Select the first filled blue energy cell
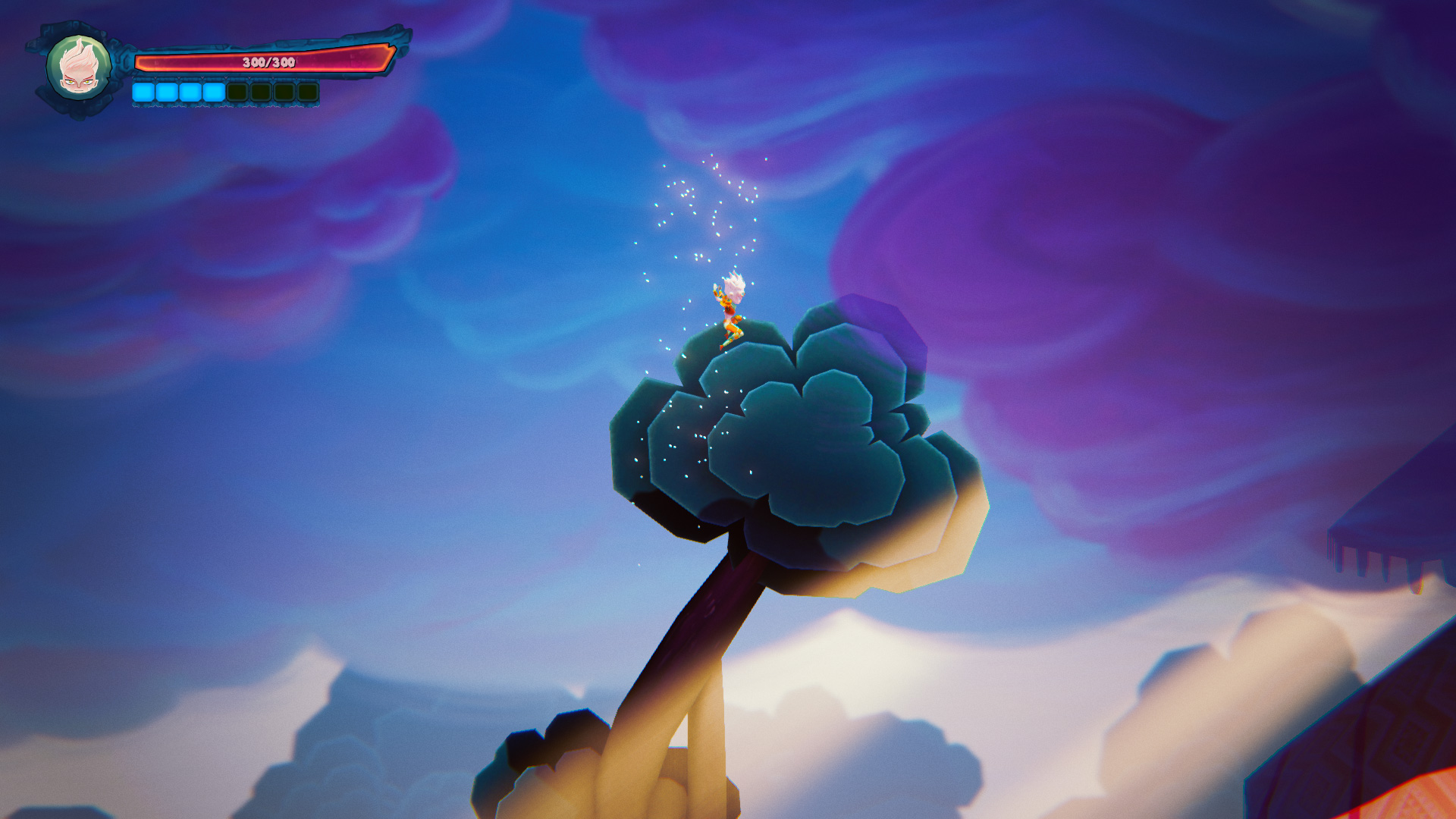 pyautogui.click(x=143, y=92)
